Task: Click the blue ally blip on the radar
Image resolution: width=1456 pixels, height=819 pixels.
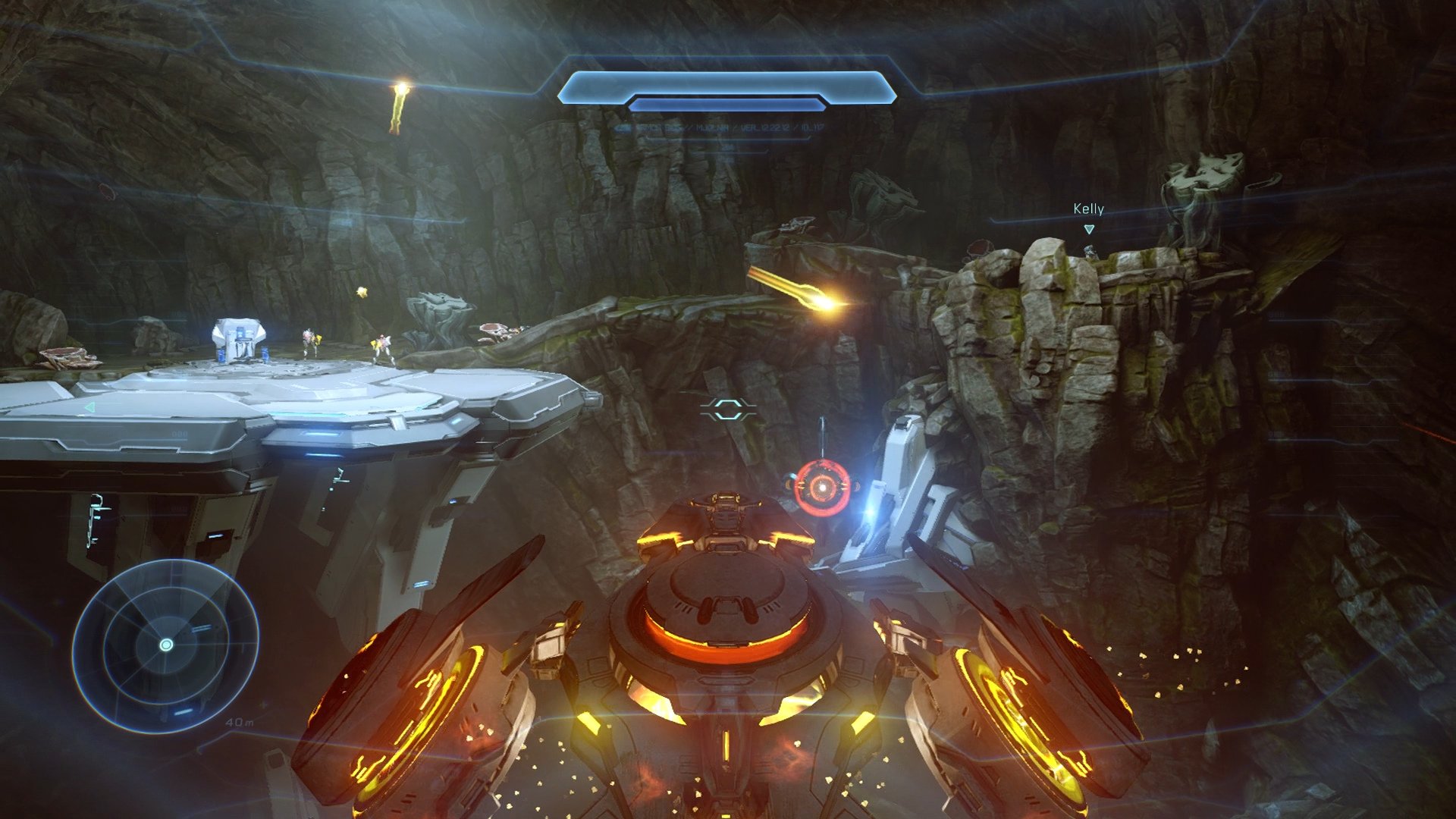Action: coord(200,629)
